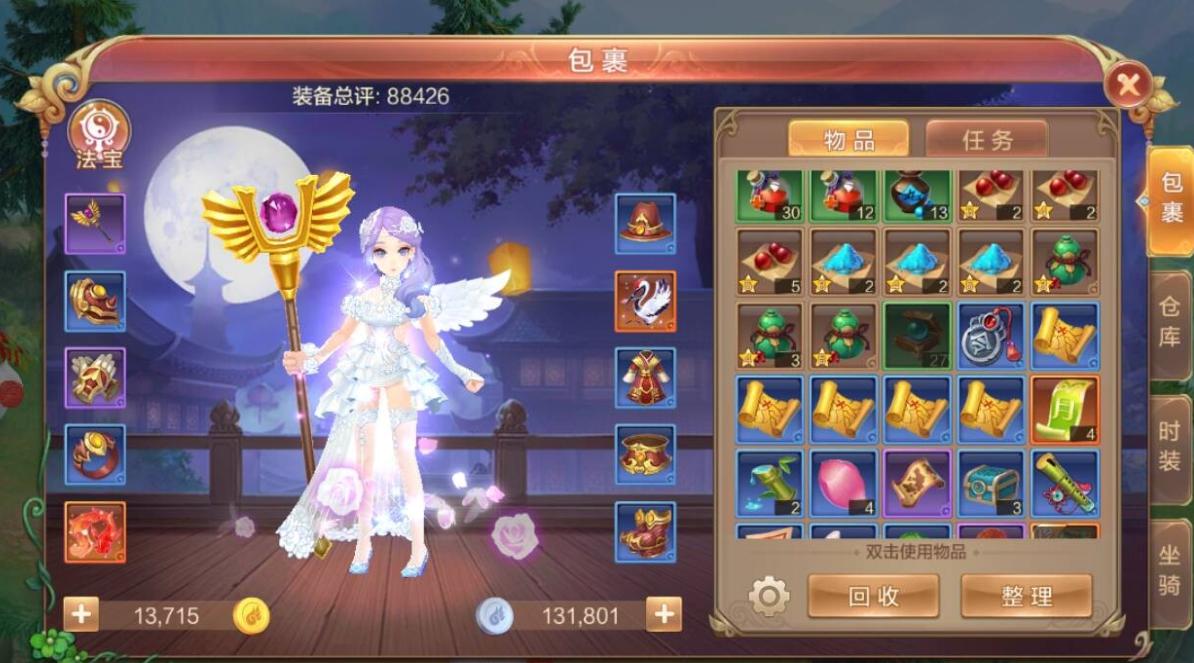Add silver currency with the plus button
Screen dimensions: 1194x663
[663, 614]
